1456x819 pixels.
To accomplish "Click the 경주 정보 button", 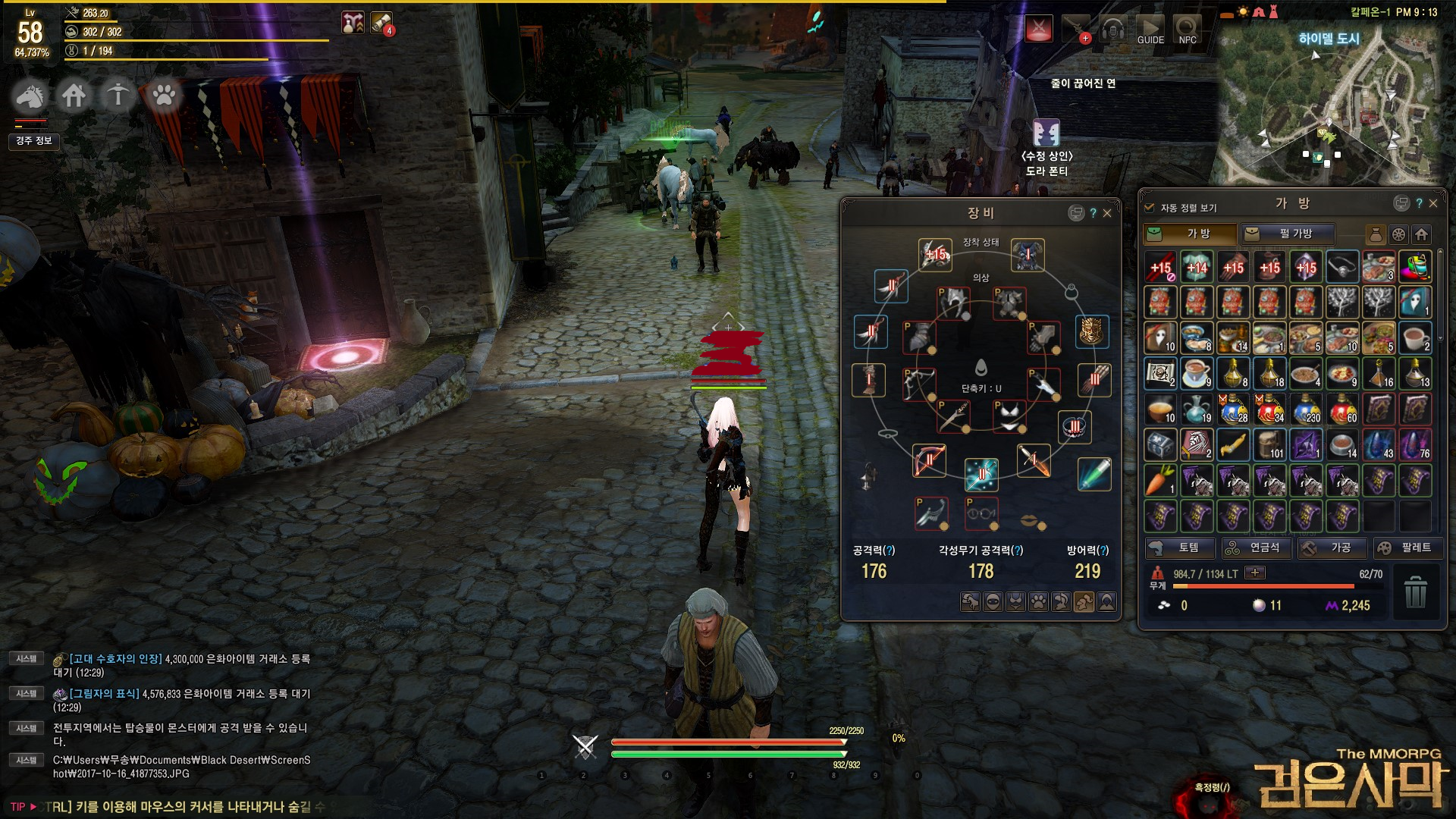I will pos(34,140).
